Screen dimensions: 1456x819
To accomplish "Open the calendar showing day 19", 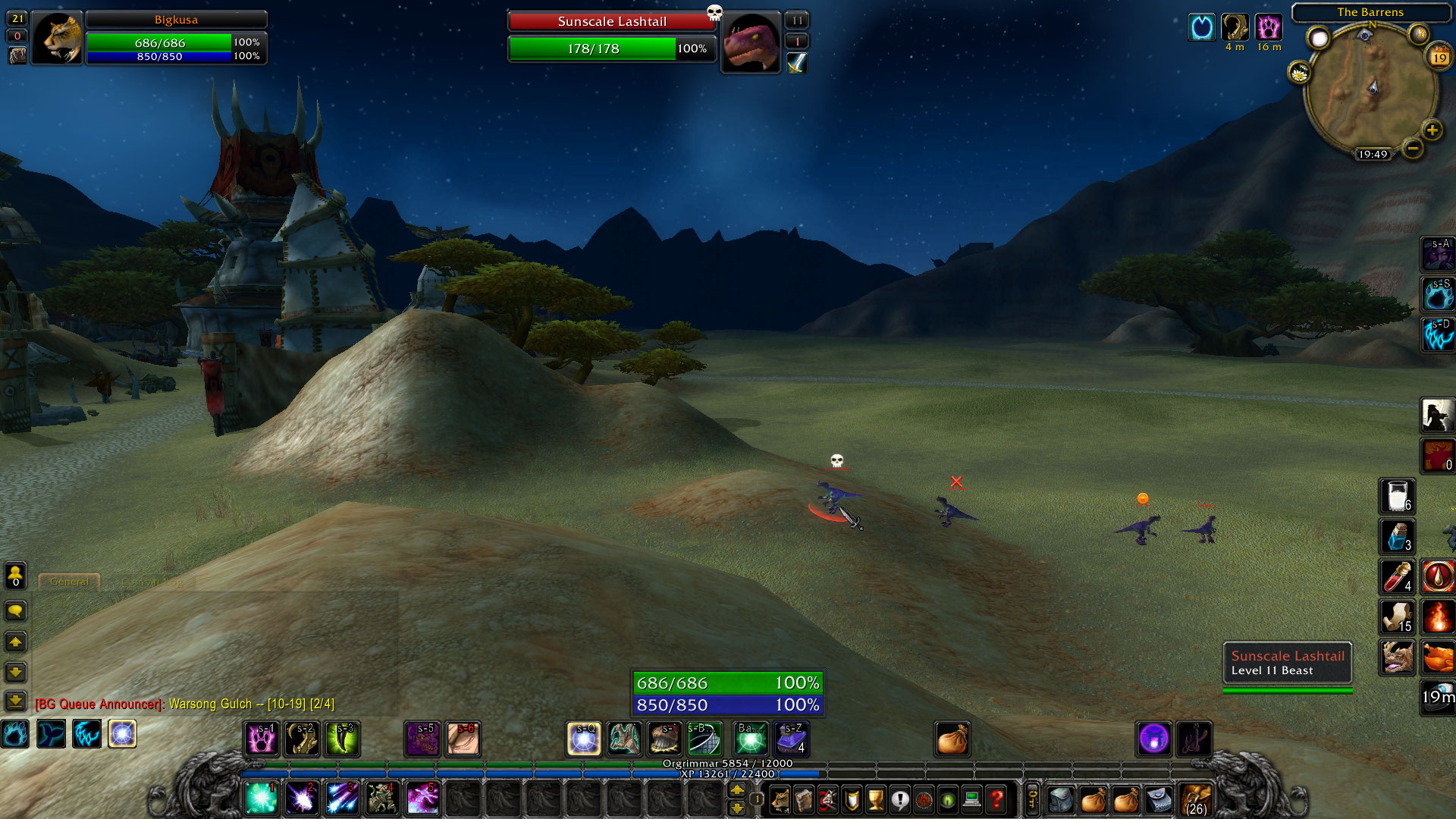I will pos(1439,57).
